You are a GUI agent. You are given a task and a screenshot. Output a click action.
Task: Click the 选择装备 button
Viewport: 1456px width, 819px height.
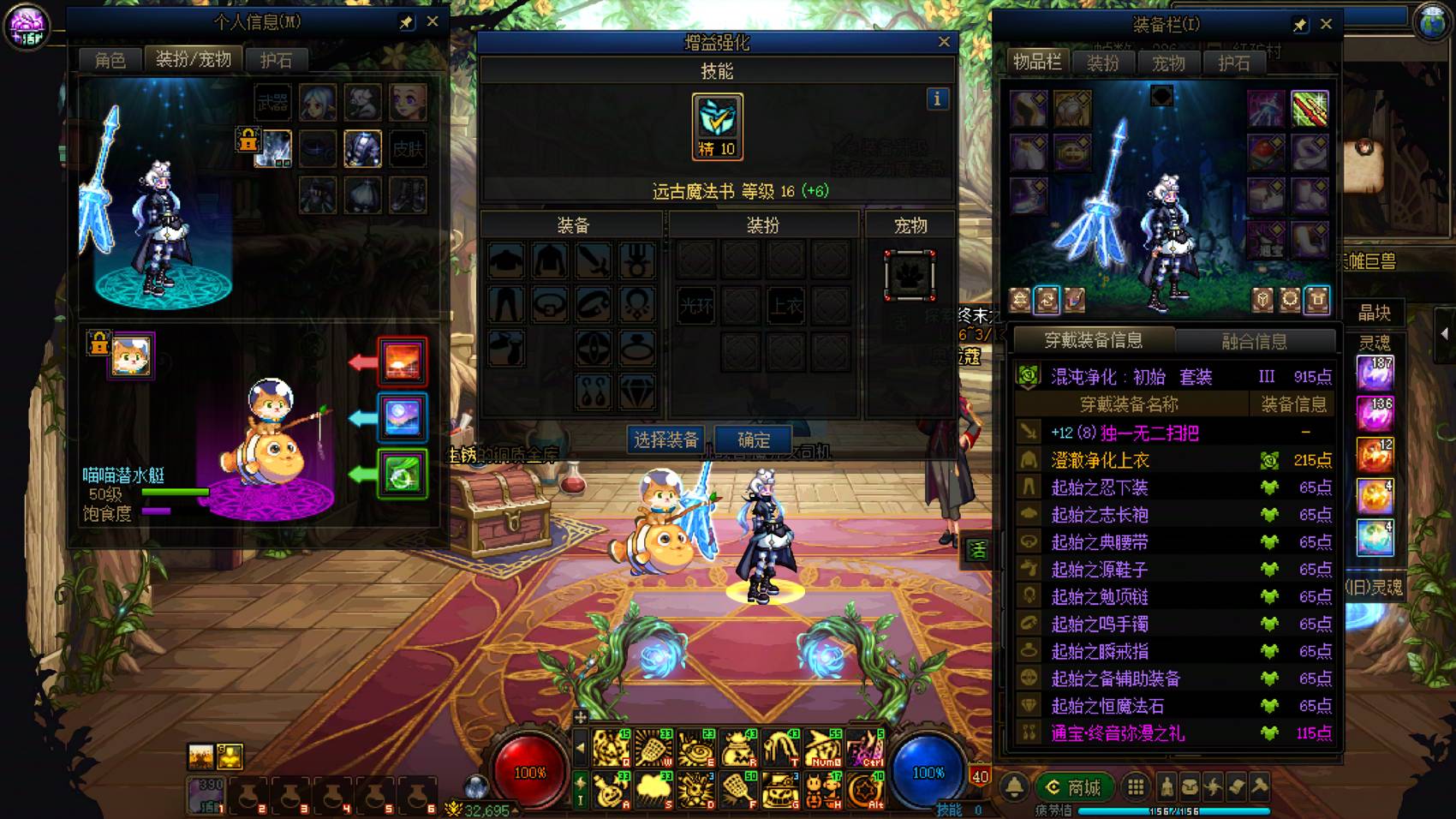666,439
